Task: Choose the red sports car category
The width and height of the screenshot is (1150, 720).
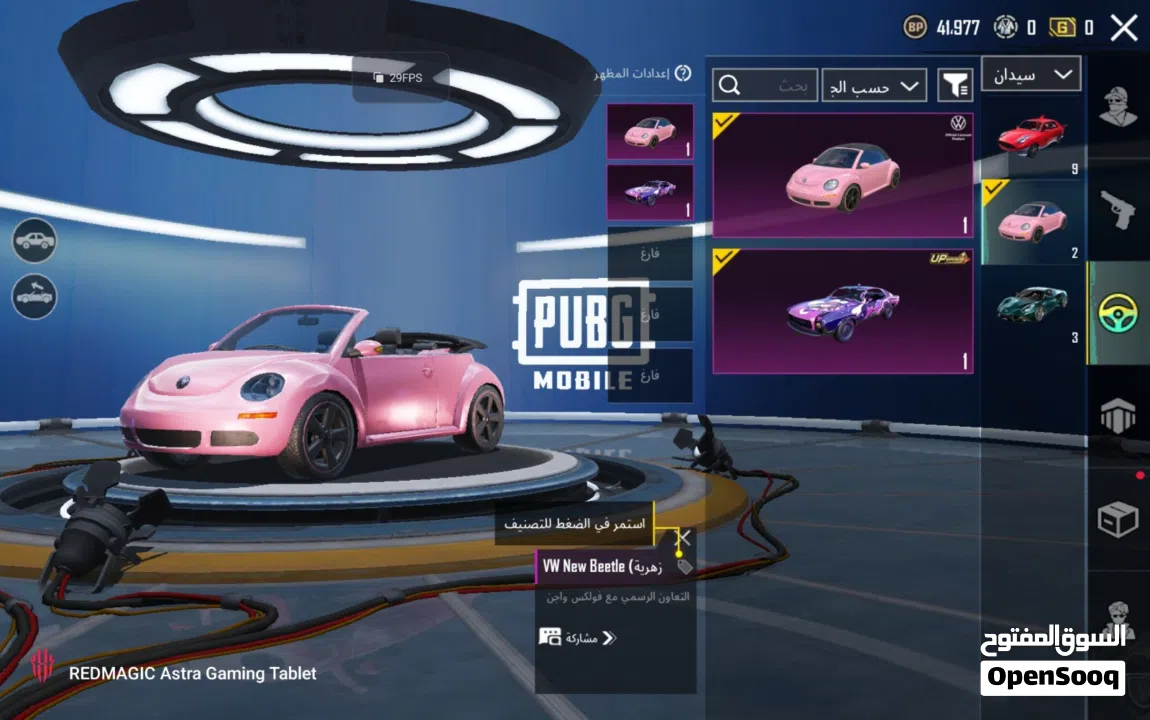Action: 1031,138
